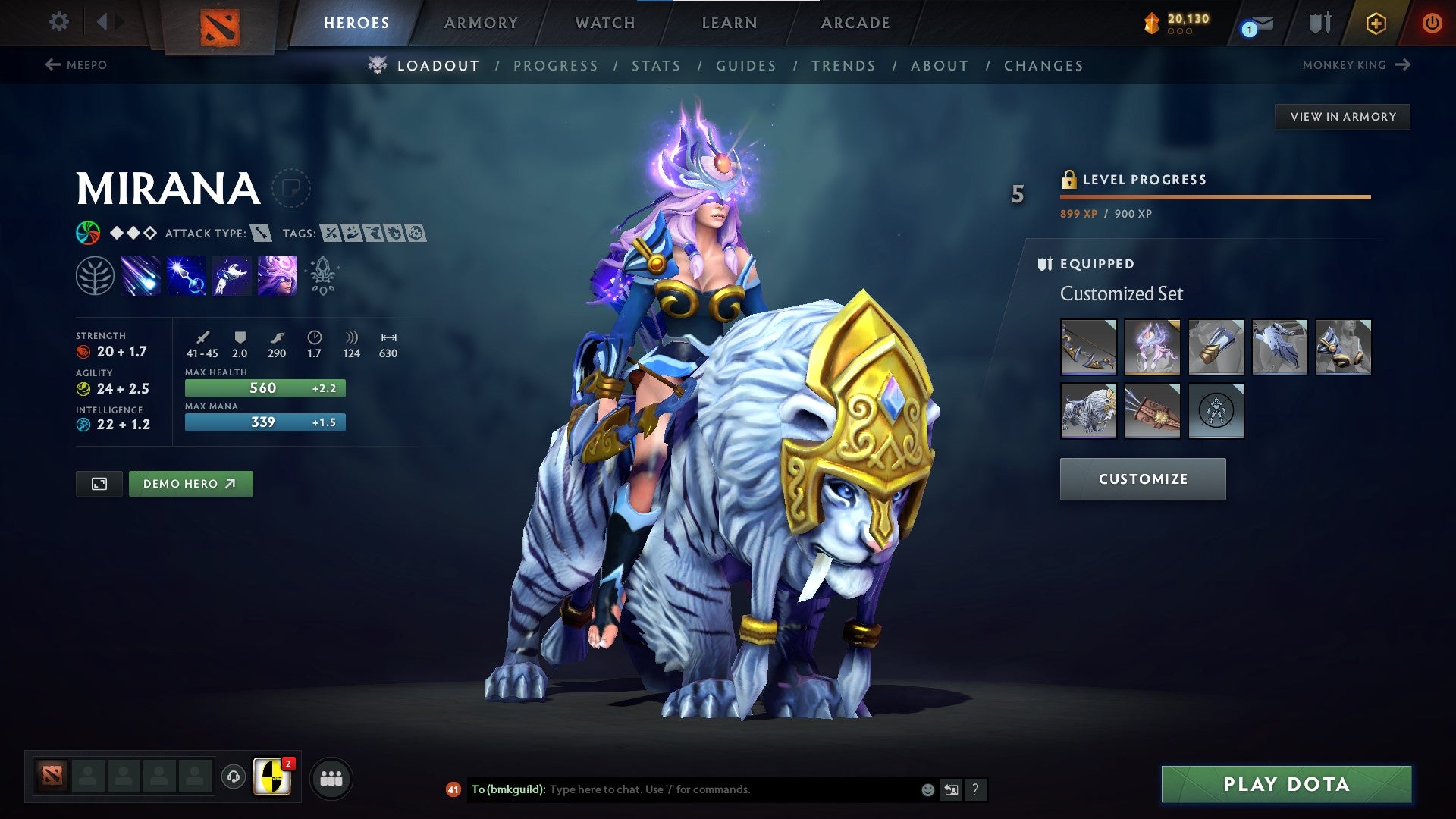The image size is (1456, 819).
Task: Expand the party invite friends menu
Action: 331,779
